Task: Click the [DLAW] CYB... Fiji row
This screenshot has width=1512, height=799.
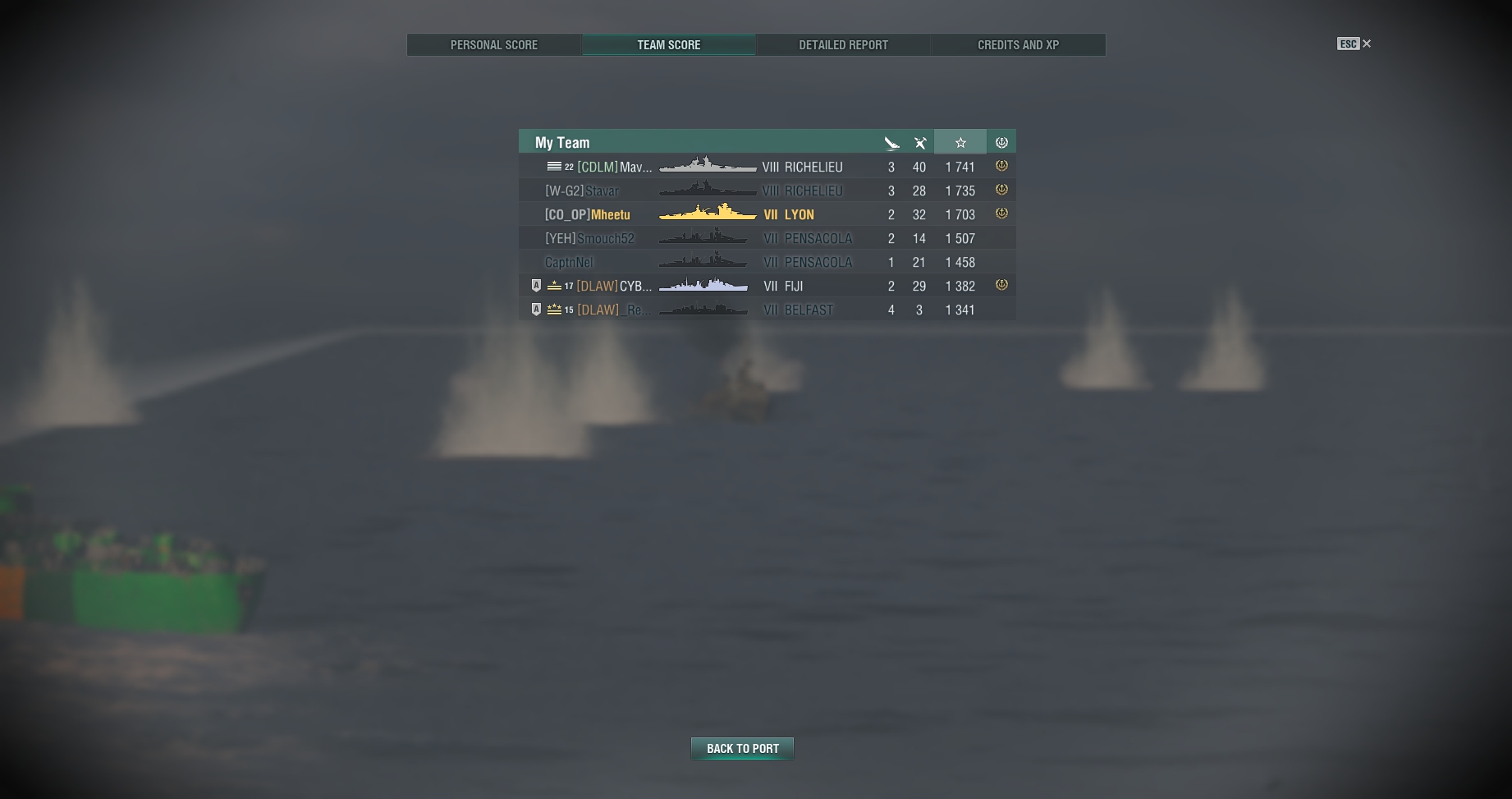Action: tap(767, 286)
